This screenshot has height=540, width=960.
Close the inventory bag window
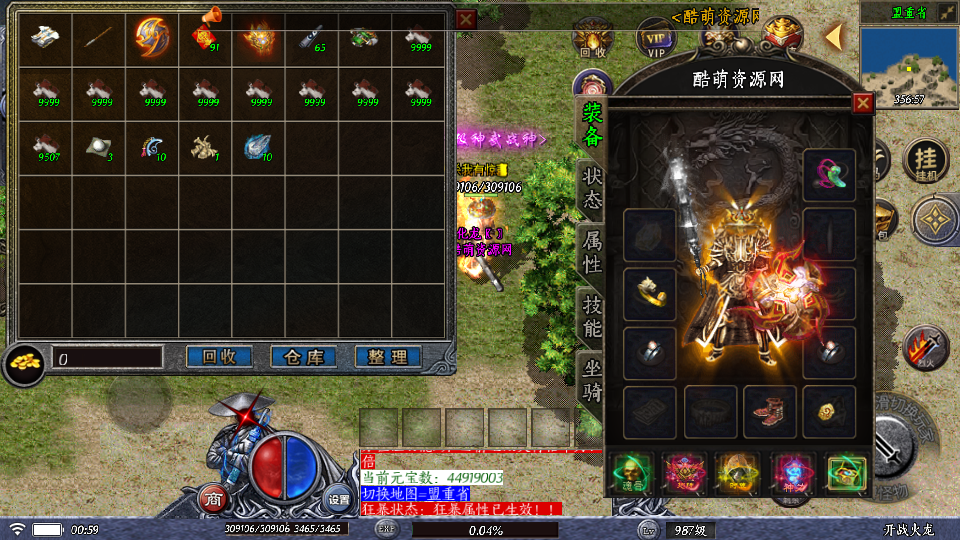466,19
